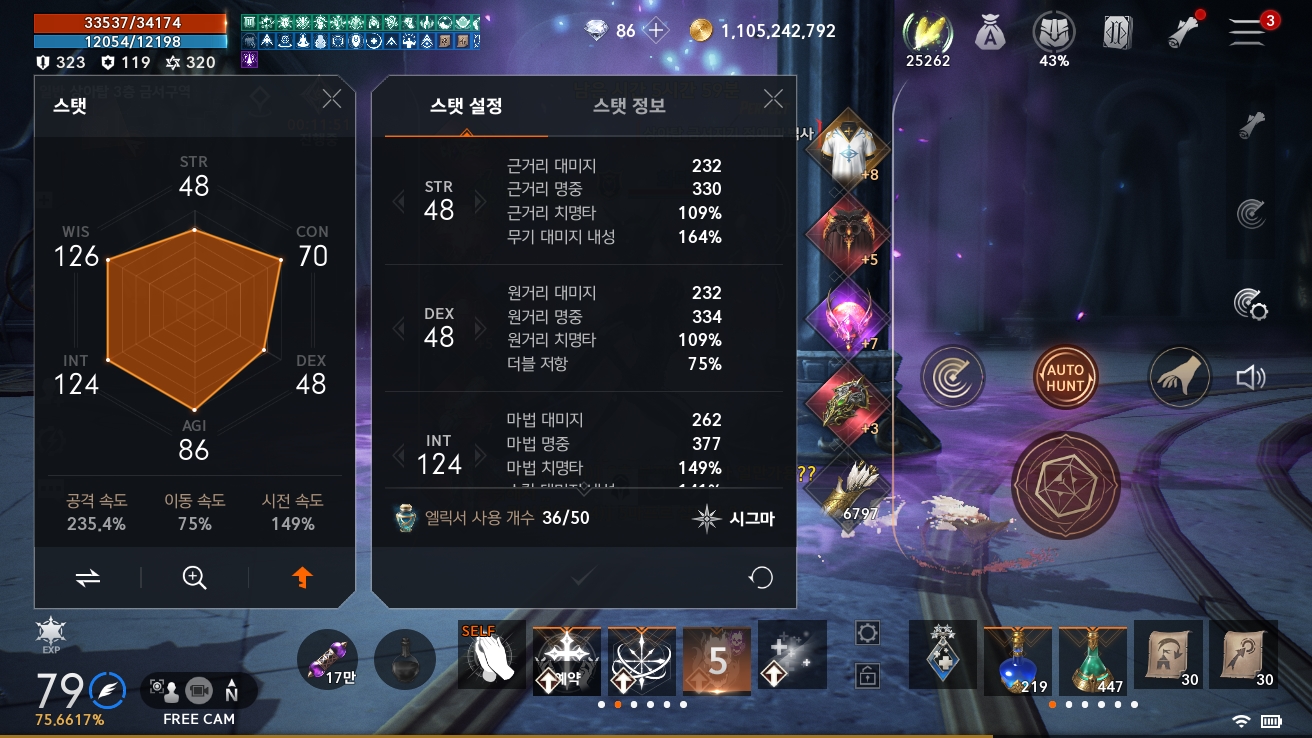
Task: Reset stat points with the circular arrow
Action: click(x=760, y=578)
